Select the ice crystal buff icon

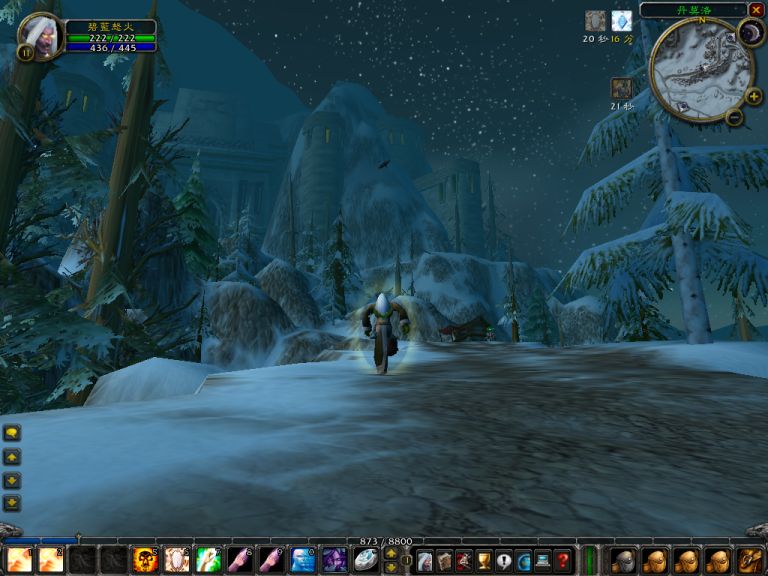coord(621,21)
